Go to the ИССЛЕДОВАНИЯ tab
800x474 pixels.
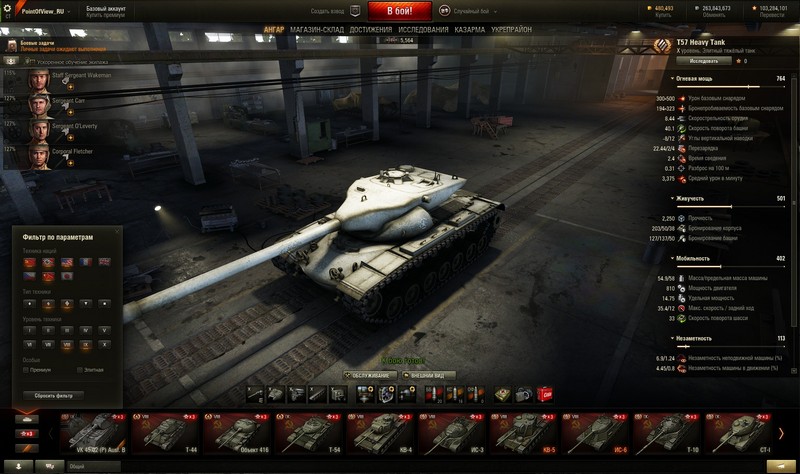[424, 30]
